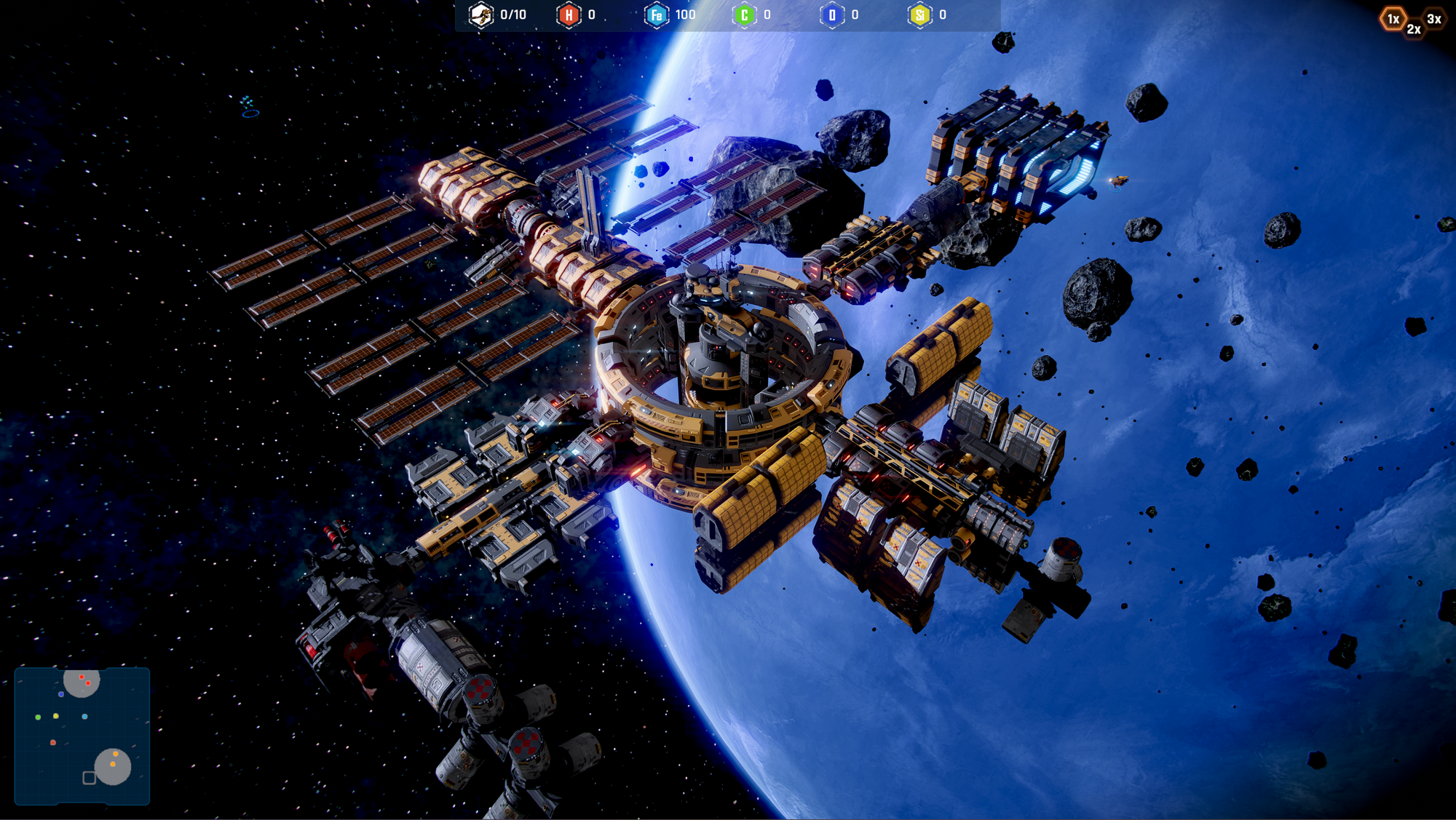The image size is (1456, 820).
Task: Select the green C carbon resource icon
Action: 745,15
